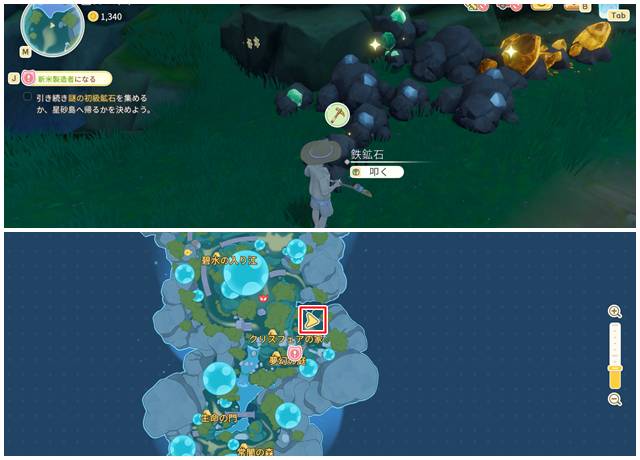Image resolution: width=640 pixels, height=460 pixels.
Task: Click the map zoom-in magnifier
Action: tap(615, 312)
